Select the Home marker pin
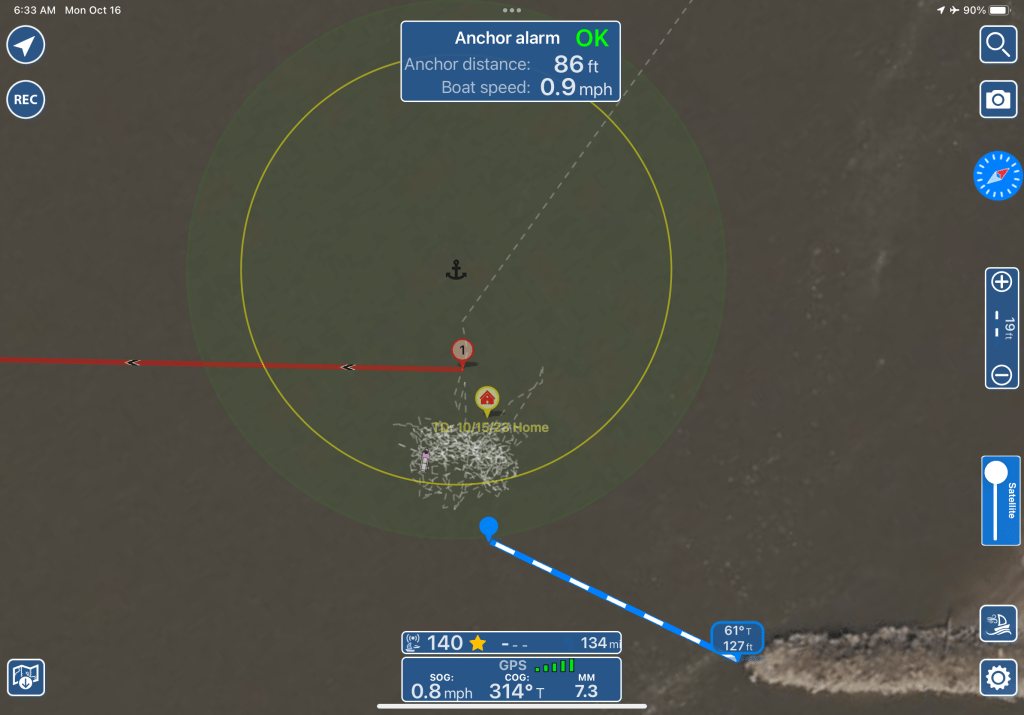 tap(487, 400)
